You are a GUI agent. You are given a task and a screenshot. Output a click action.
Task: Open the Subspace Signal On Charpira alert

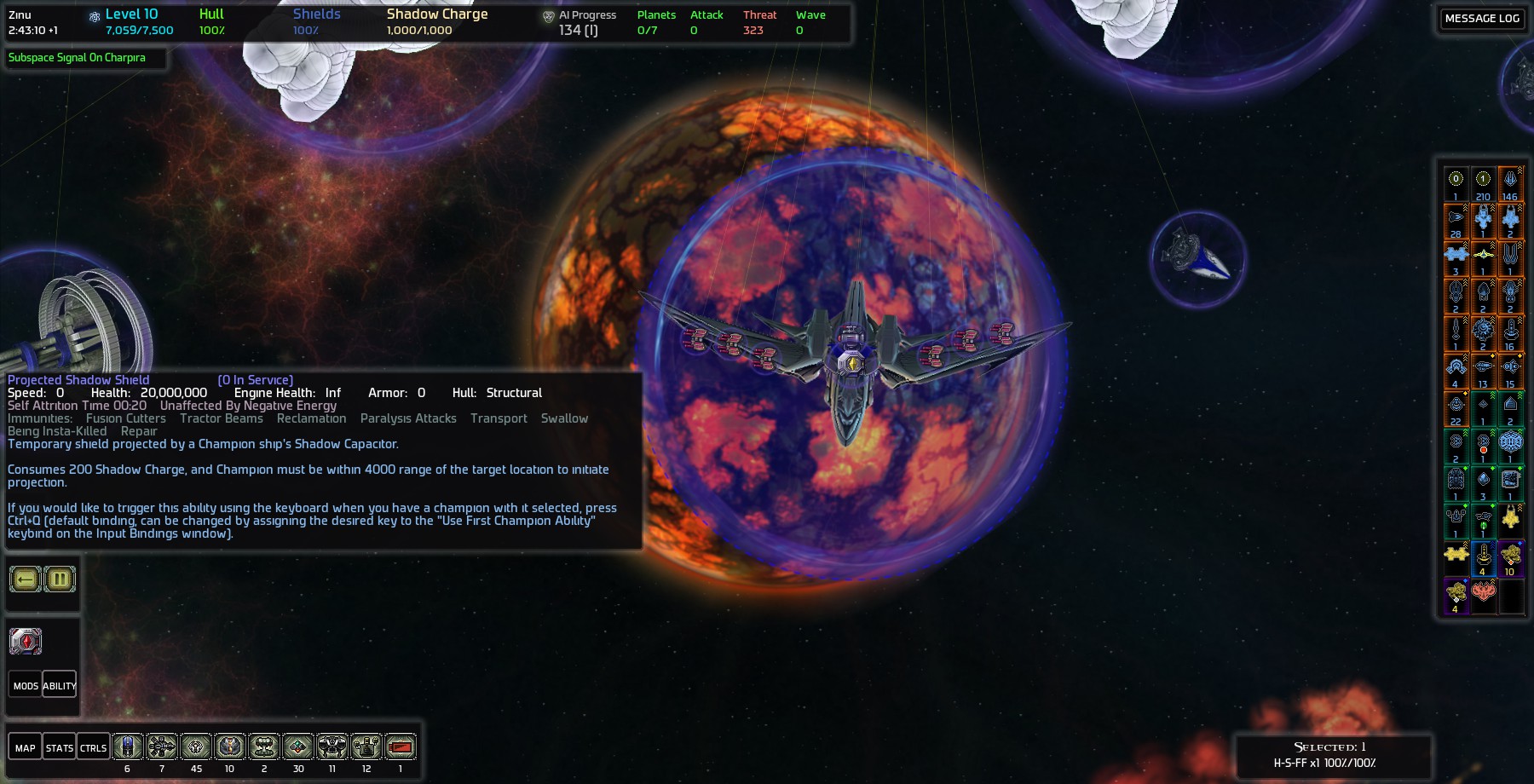tap(77, 58)
